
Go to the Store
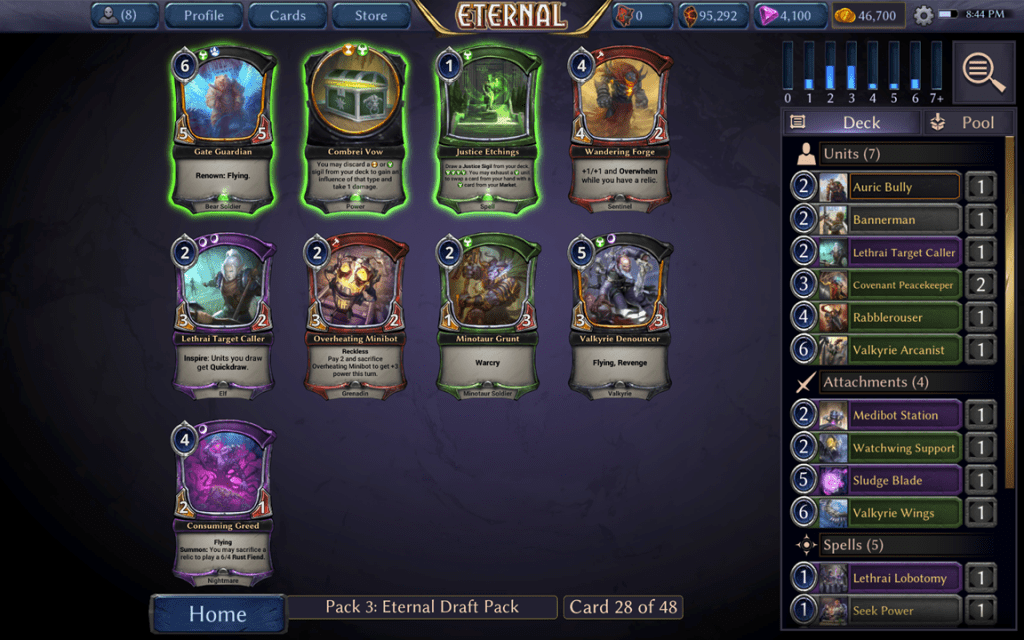pos(371,15)
